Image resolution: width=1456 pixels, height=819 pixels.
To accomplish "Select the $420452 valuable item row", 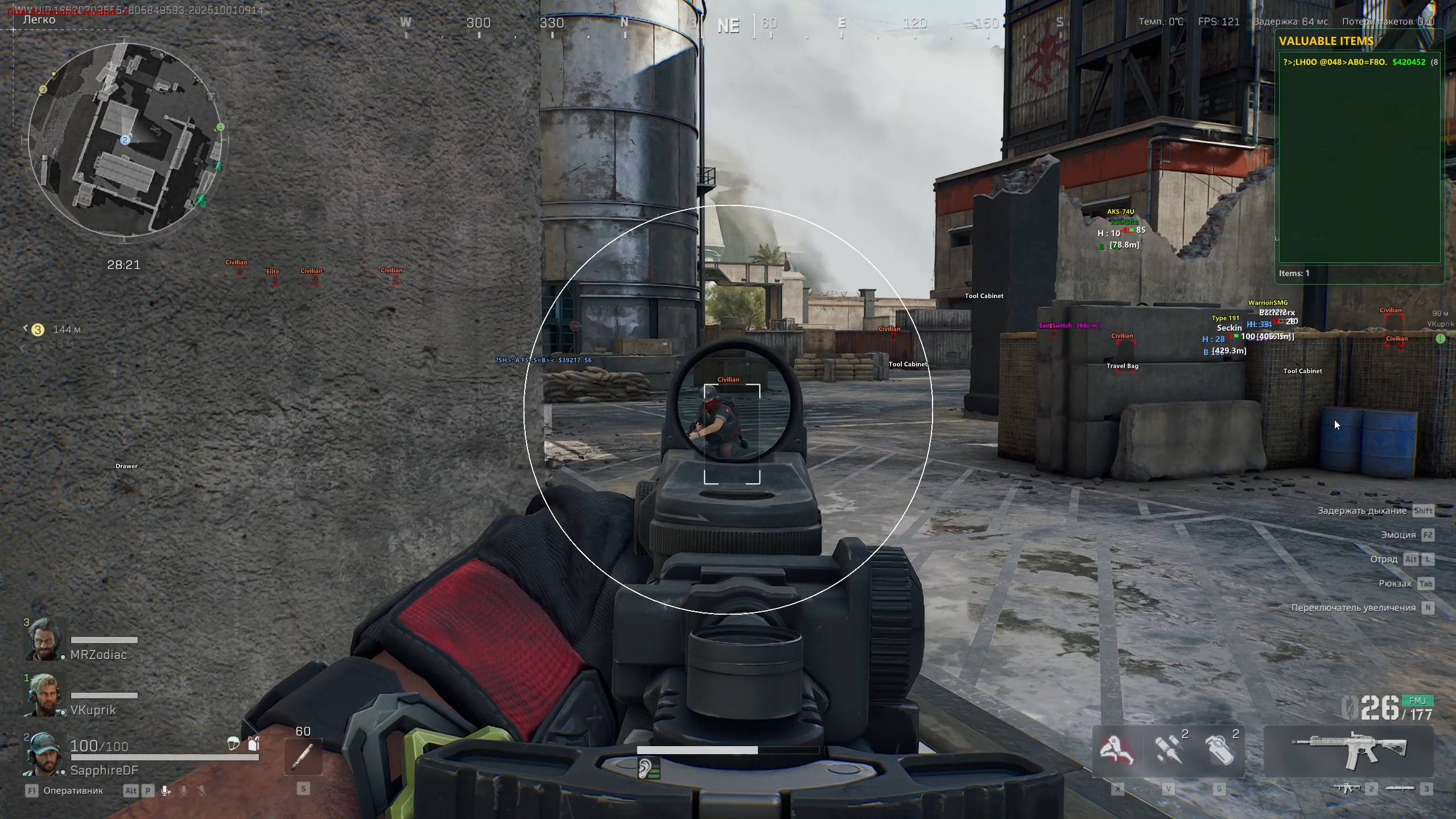I will (x=1359, y=62).
